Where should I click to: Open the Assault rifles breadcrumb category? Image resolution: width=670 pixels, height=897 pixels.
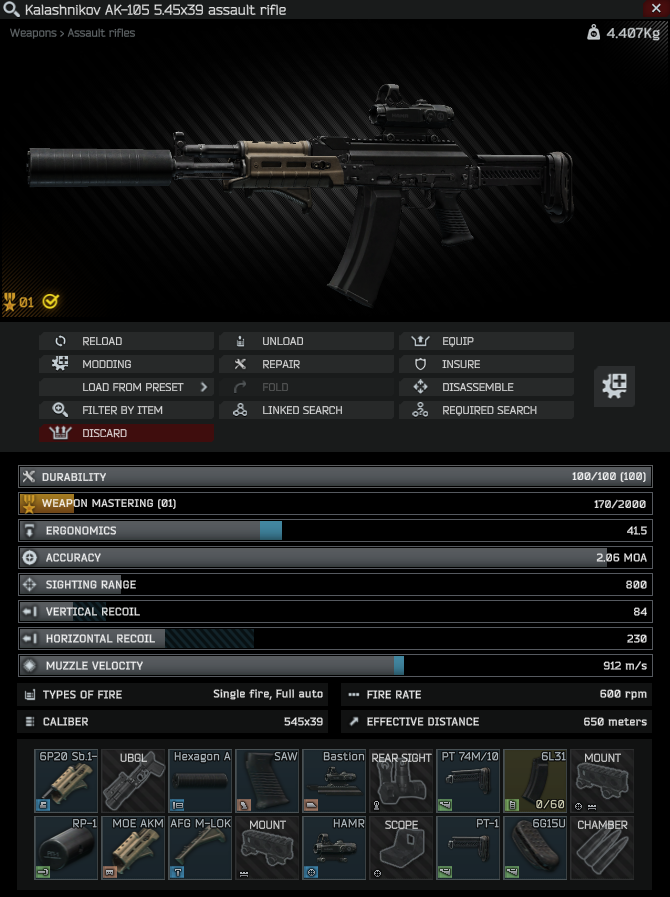(x=101, y=33)
